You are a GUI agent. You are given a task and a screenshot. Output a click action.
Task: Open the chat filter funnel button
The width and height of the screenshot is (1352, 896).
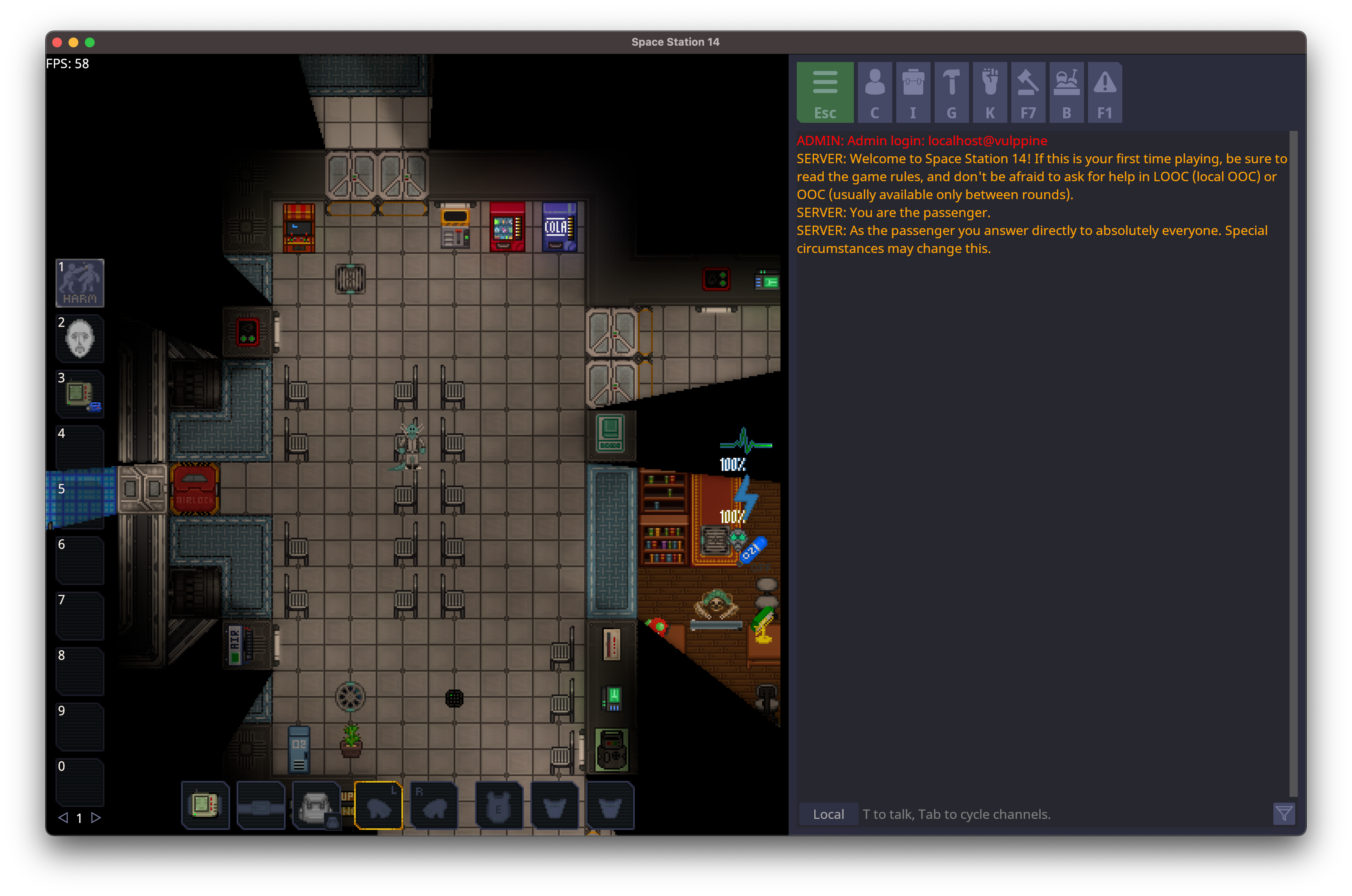click(1283, 814)
